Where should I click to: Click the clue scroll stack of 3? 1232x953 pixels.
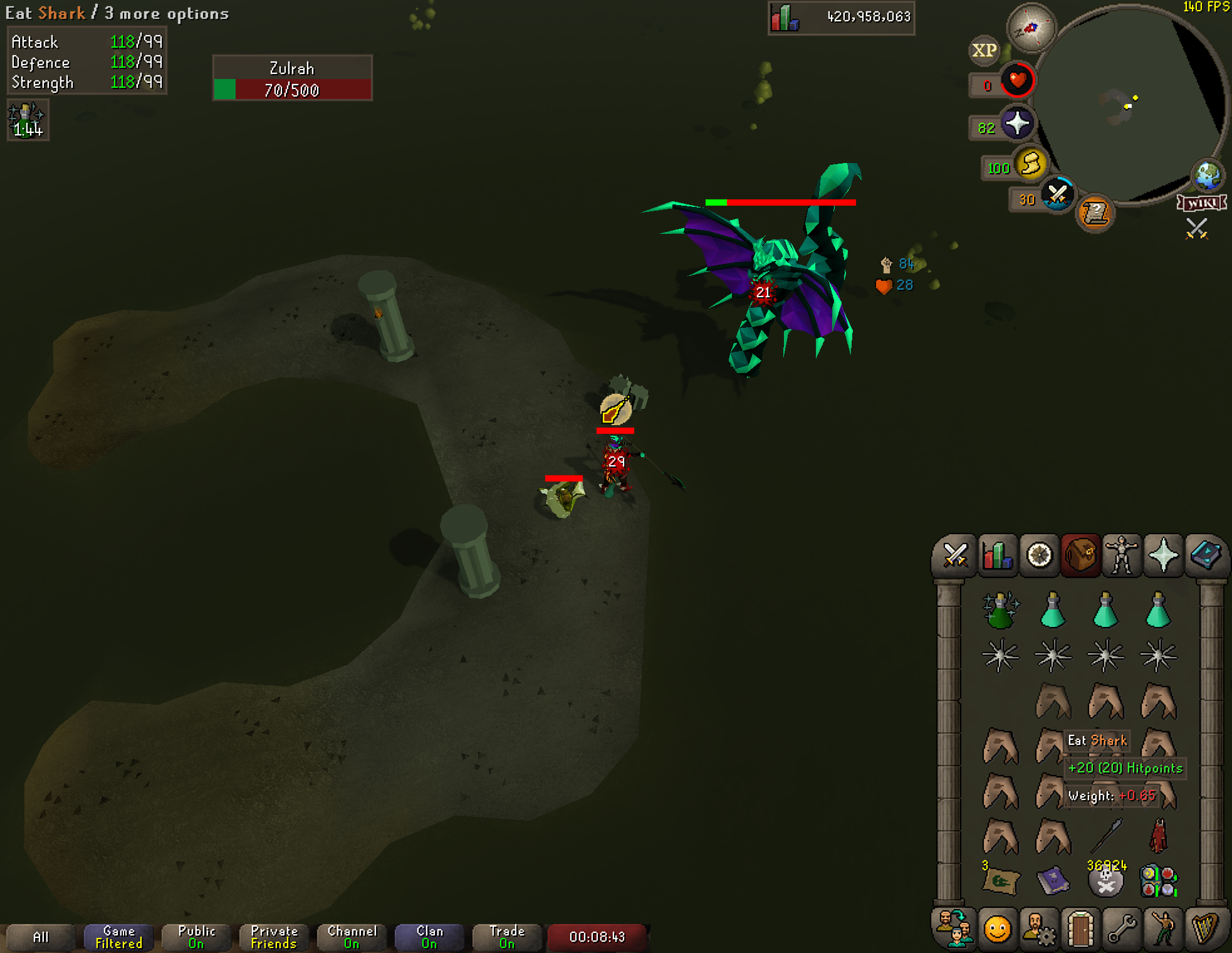coord(1000,880)
